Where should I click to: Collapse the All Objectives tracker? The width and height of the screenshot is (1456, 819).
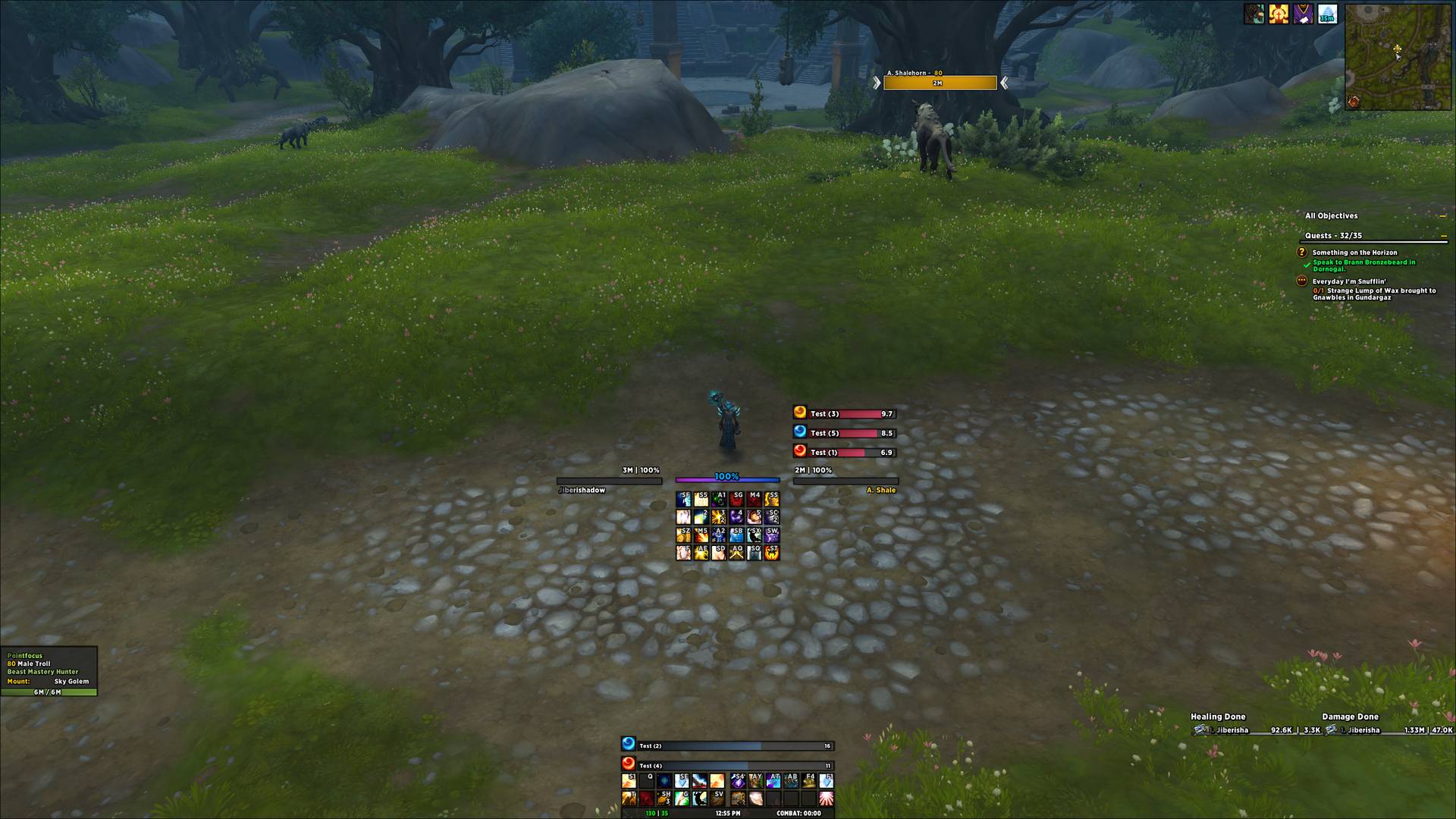[1442, 216]
